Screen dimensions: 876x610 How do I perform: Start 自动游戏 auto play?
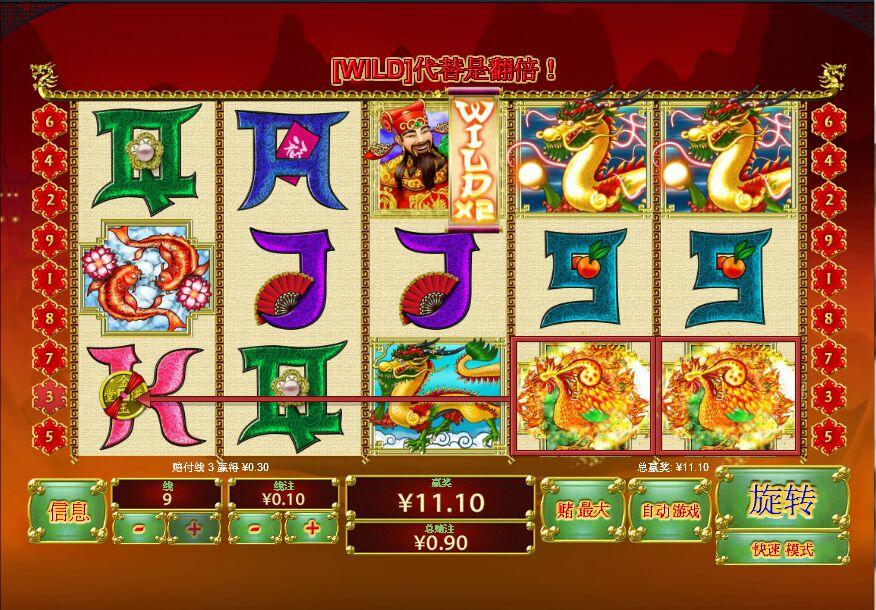[x=670, y=509]
